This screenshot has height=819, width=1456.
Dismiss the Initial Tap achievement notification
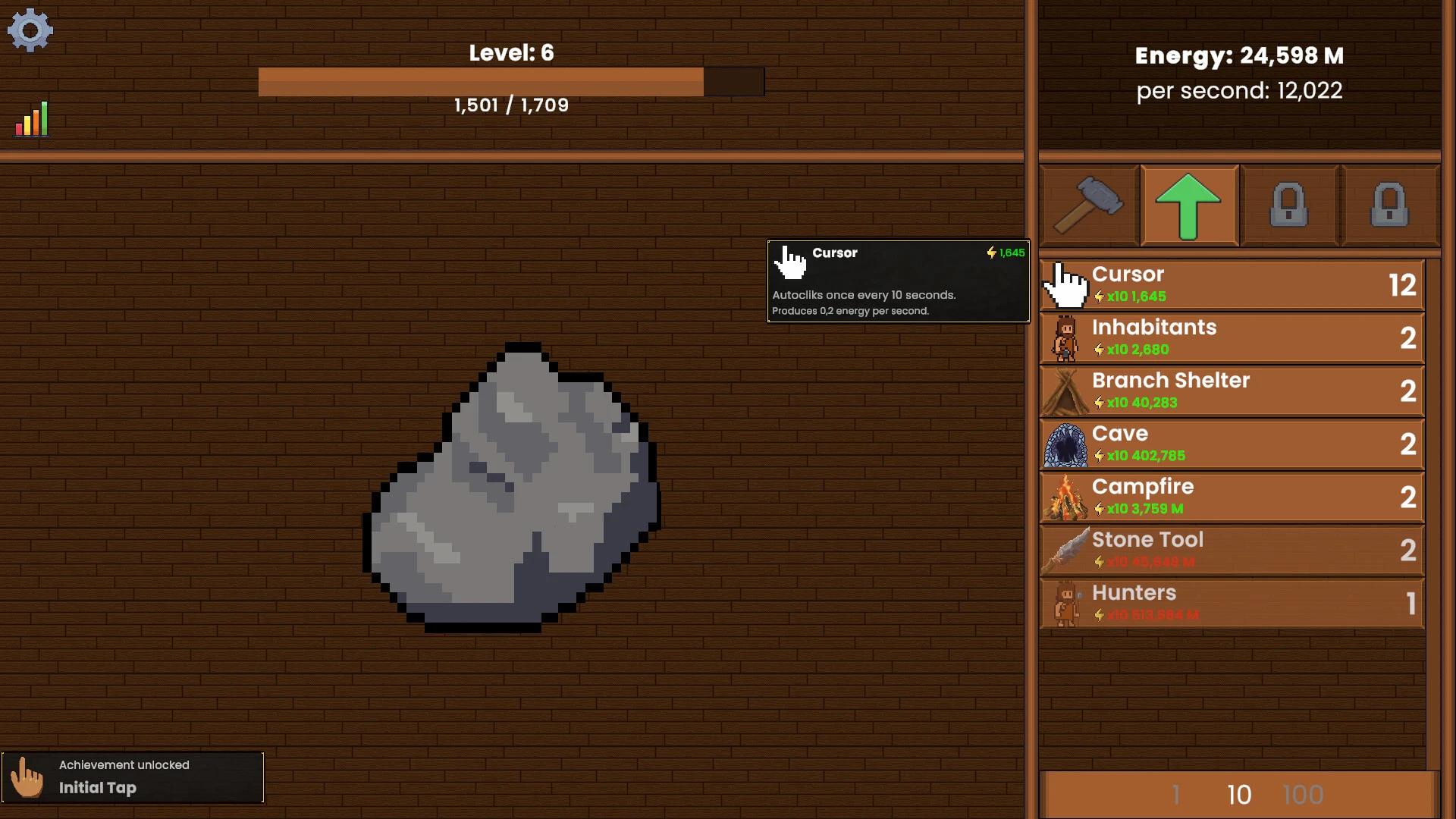[133, 777]
